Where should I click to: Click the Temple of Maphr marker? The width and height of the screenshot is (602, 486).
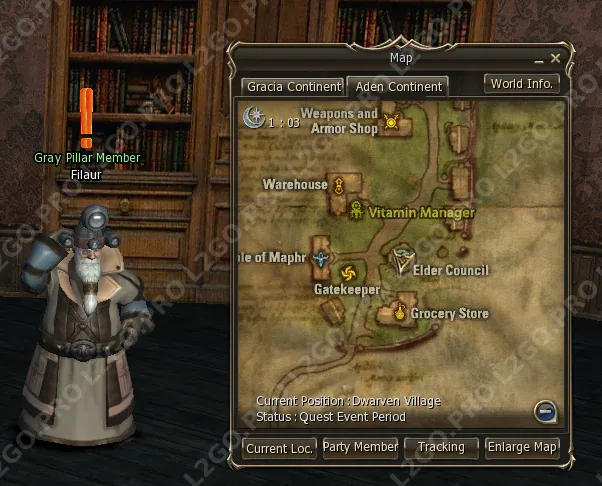tap(320, 258)
